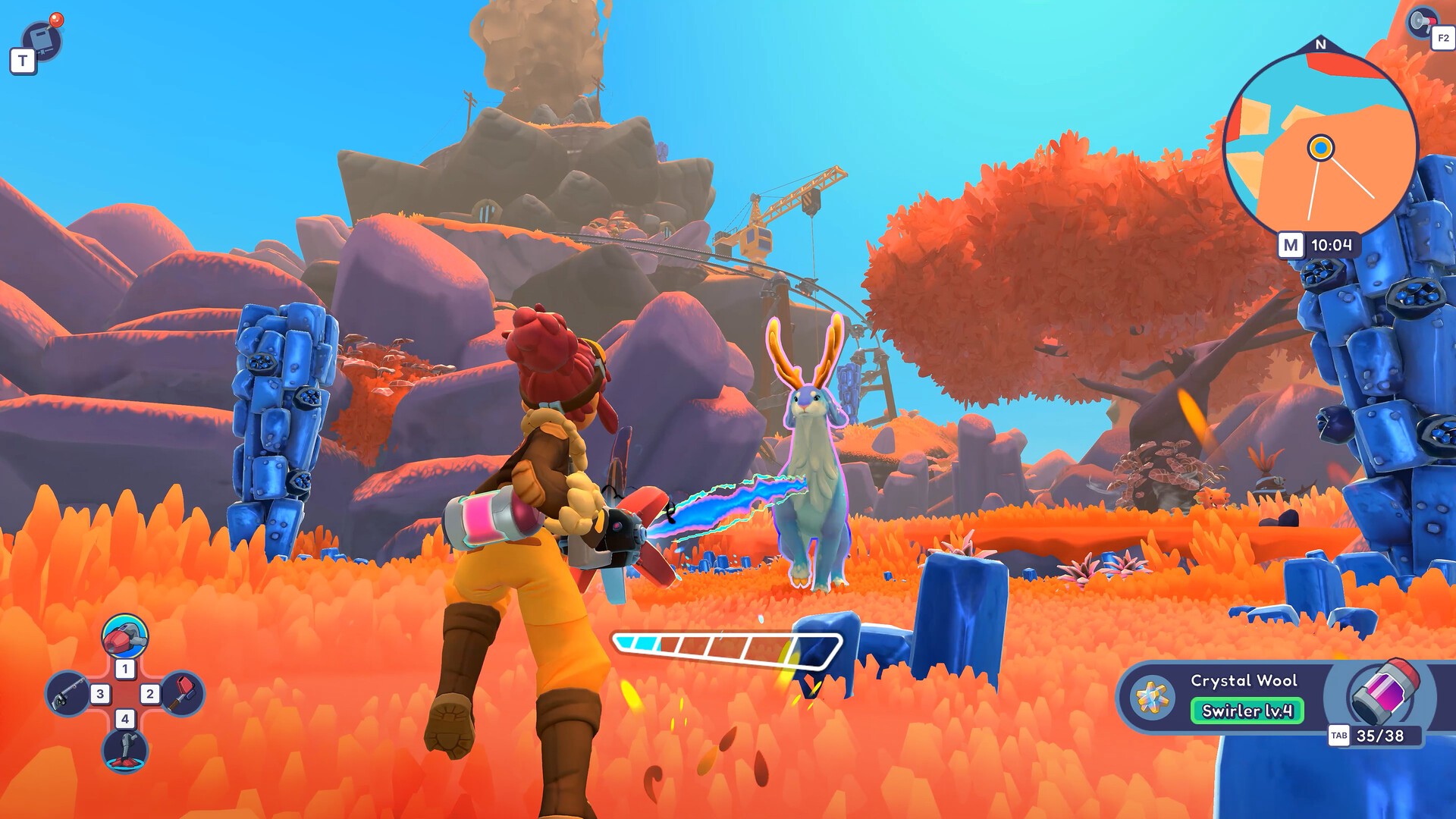The width and height of the screenshot is (1456, 819).
Task: Open the circular minimap
Action: point(1320,147)
